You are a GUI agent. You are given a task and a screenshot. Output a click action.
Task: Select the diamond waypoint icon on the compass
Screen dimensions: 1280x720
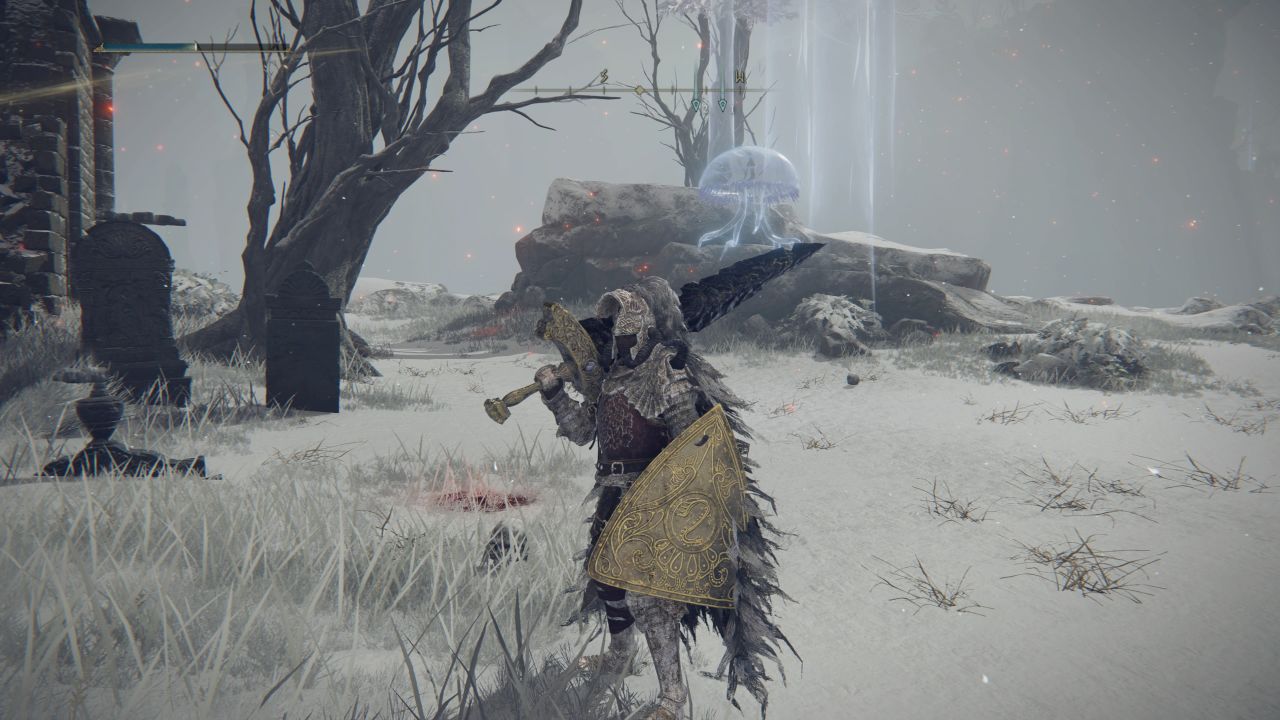[x=640, y=88]
